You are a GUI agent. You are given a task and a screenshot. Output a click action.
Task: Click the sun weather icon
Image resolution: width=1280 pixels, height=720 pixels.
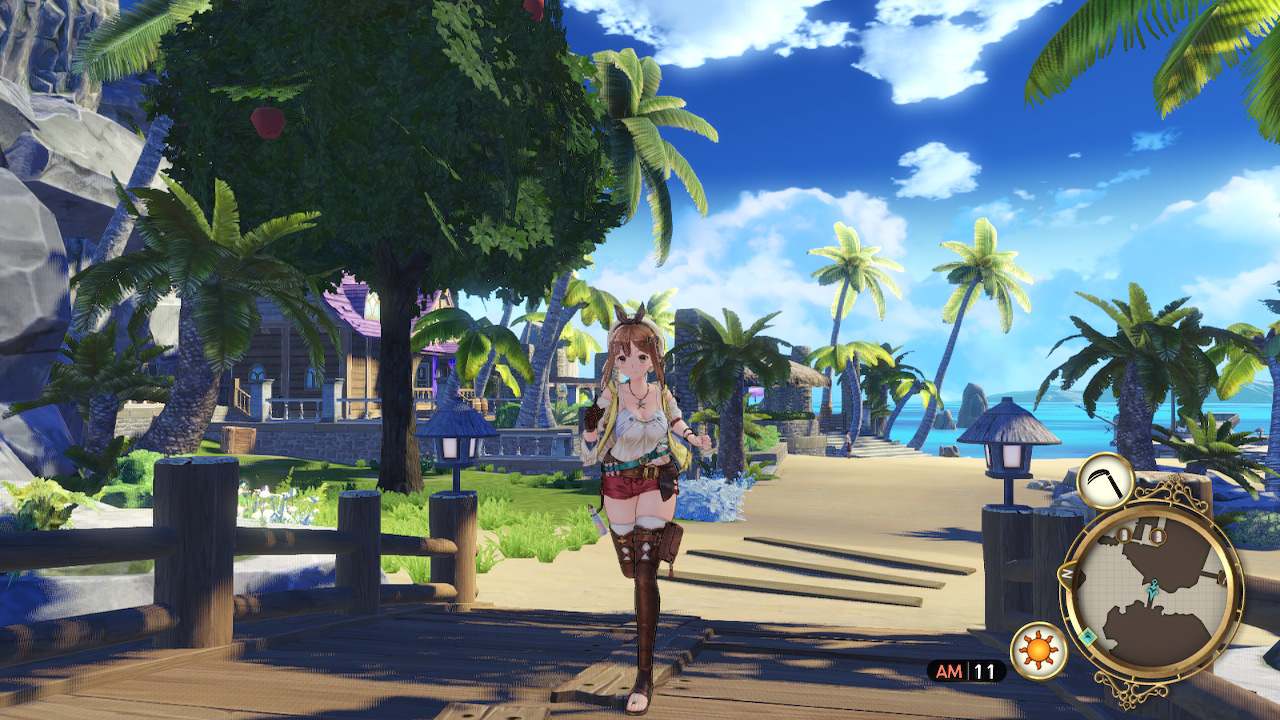[1037, 650]
